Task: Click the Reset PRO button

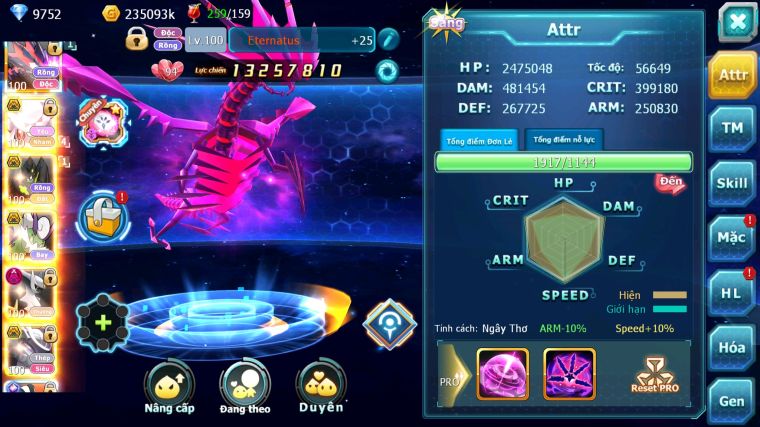Action: coord(654,376)
